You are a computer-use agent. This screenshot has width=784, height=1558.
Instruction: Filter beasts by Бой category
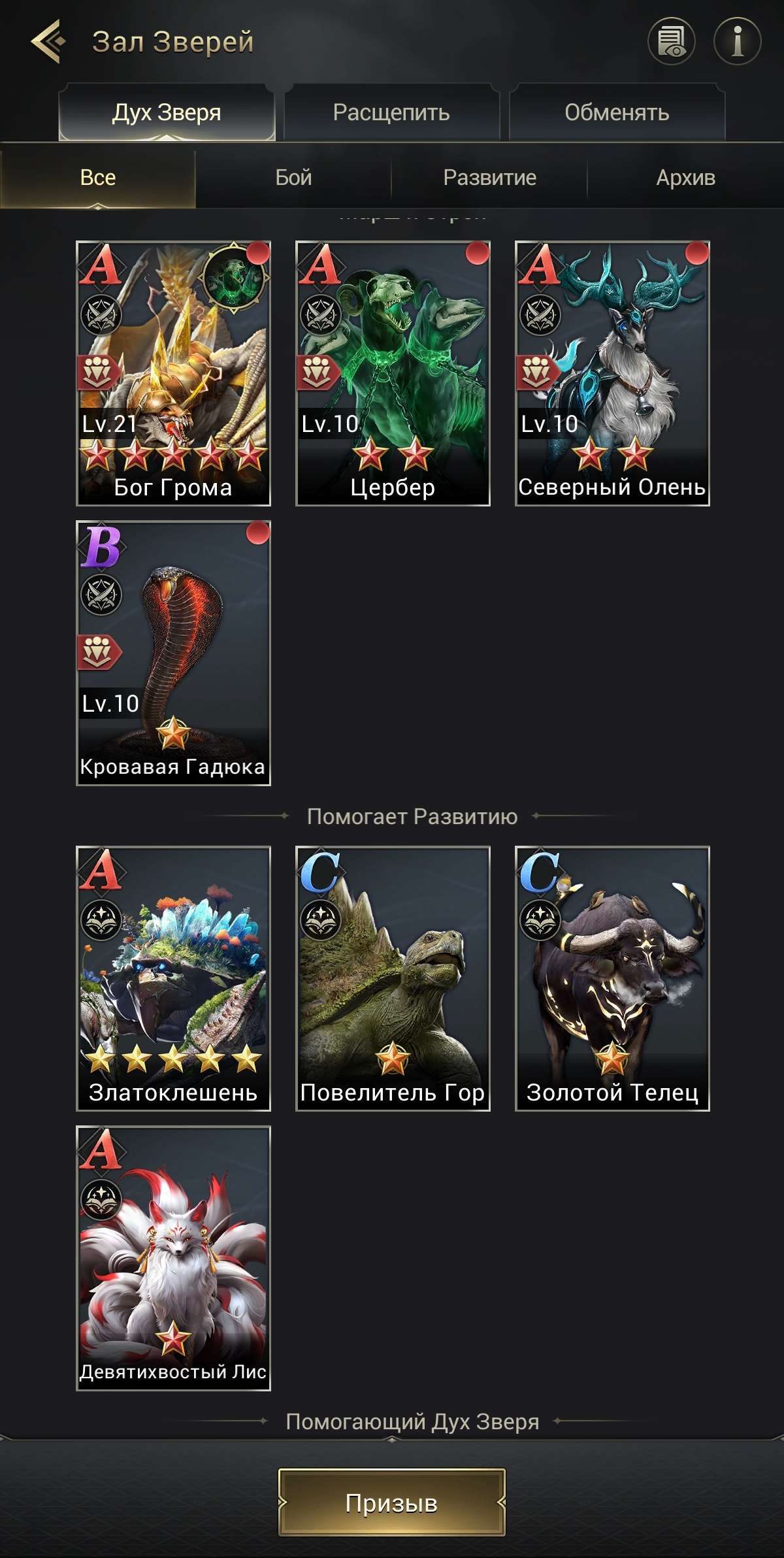click(x=293, y=178)
